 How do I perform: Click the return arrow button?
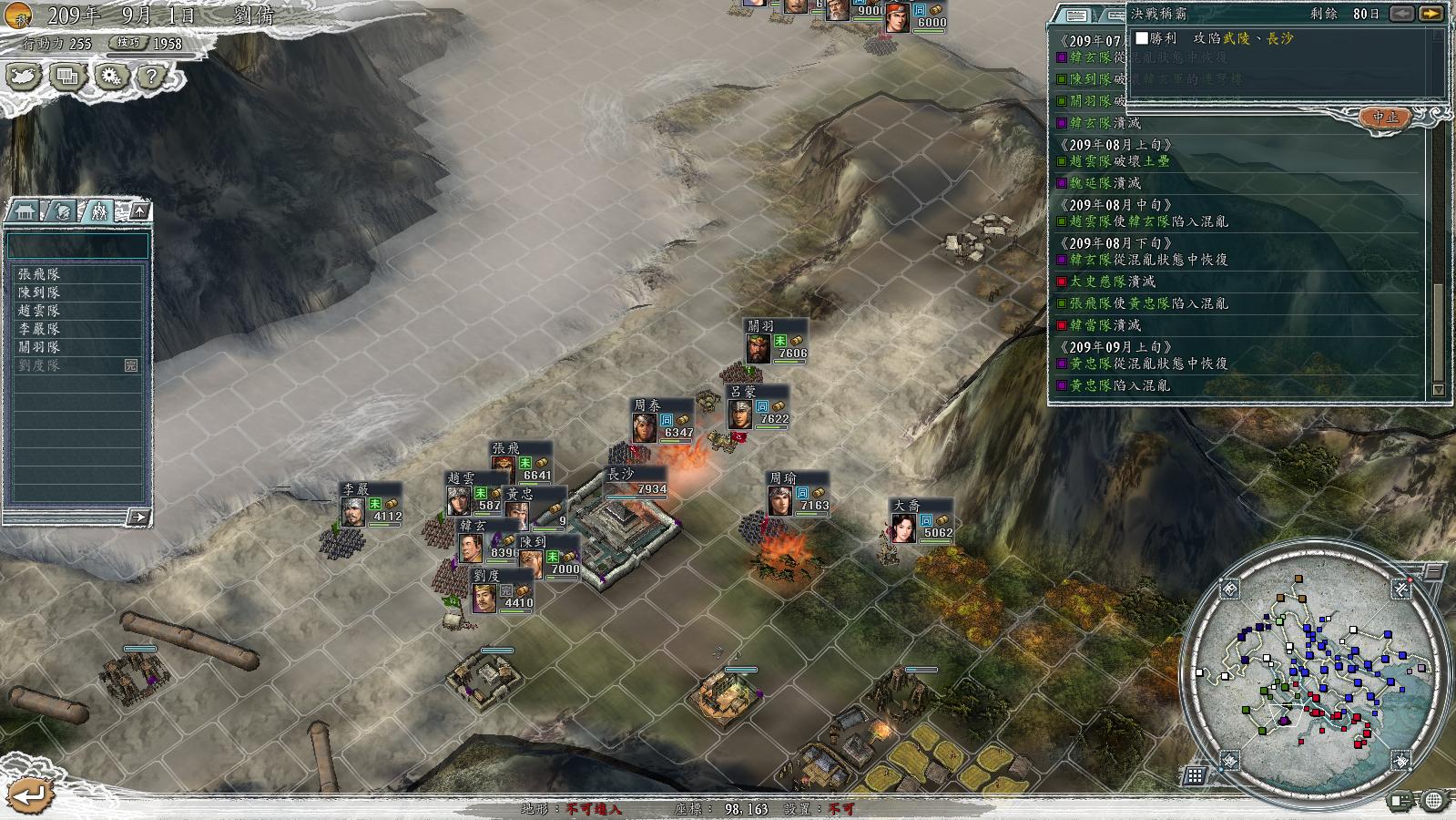click(x=30, y=795)
